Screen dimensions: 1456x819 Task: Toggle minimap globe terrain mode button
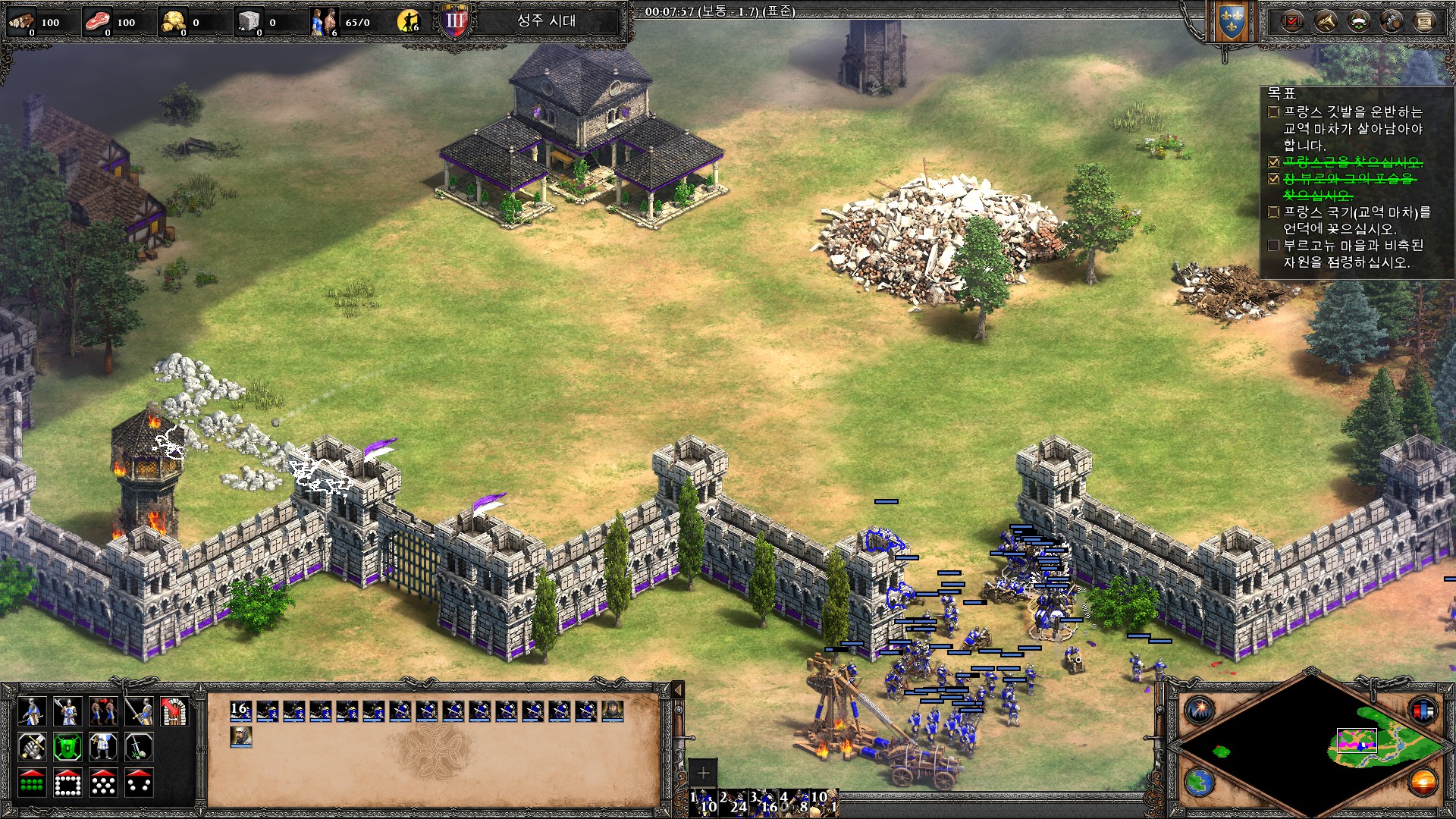point(1200,782)
